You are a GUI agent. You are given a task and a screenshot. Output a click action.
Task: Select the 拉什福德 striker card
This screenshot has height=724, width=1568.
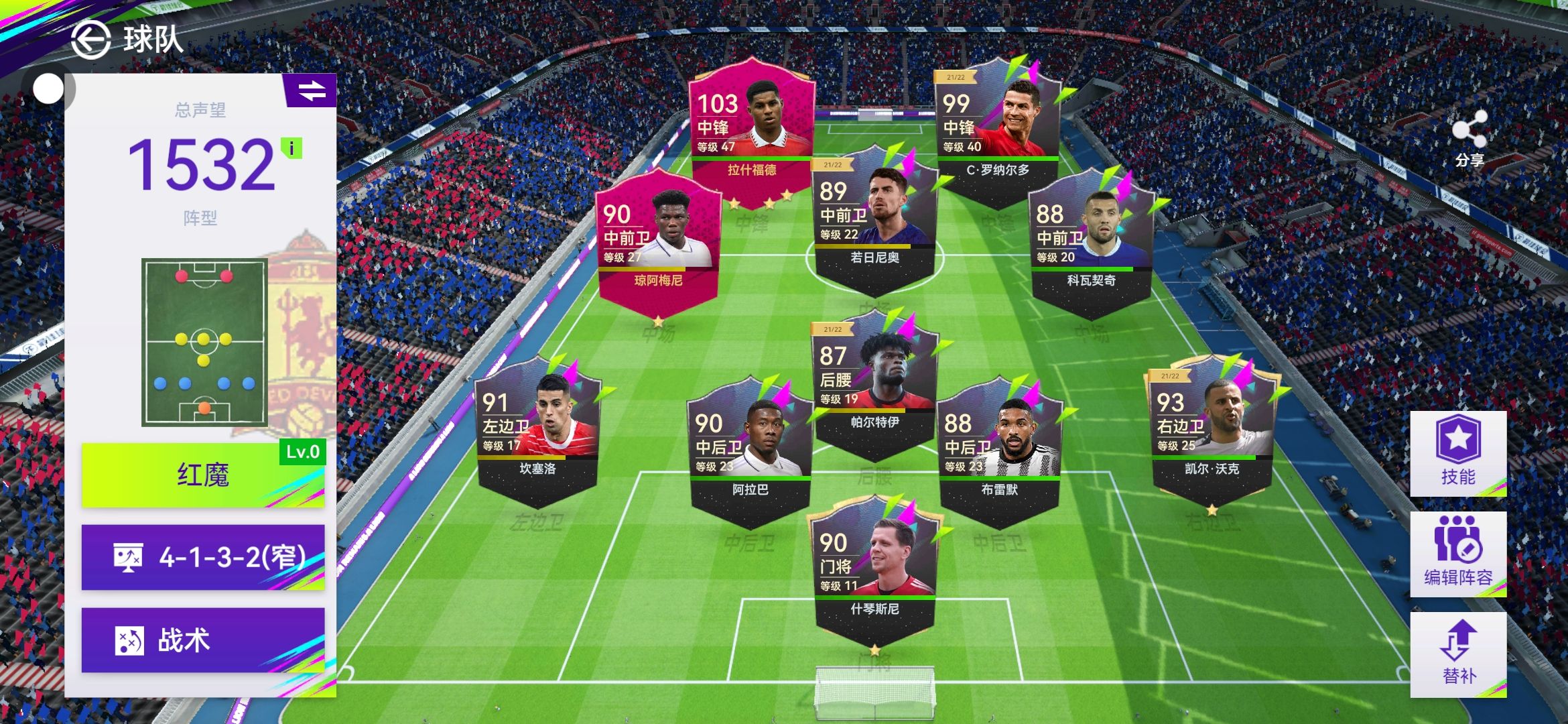[x=752, y=131]
